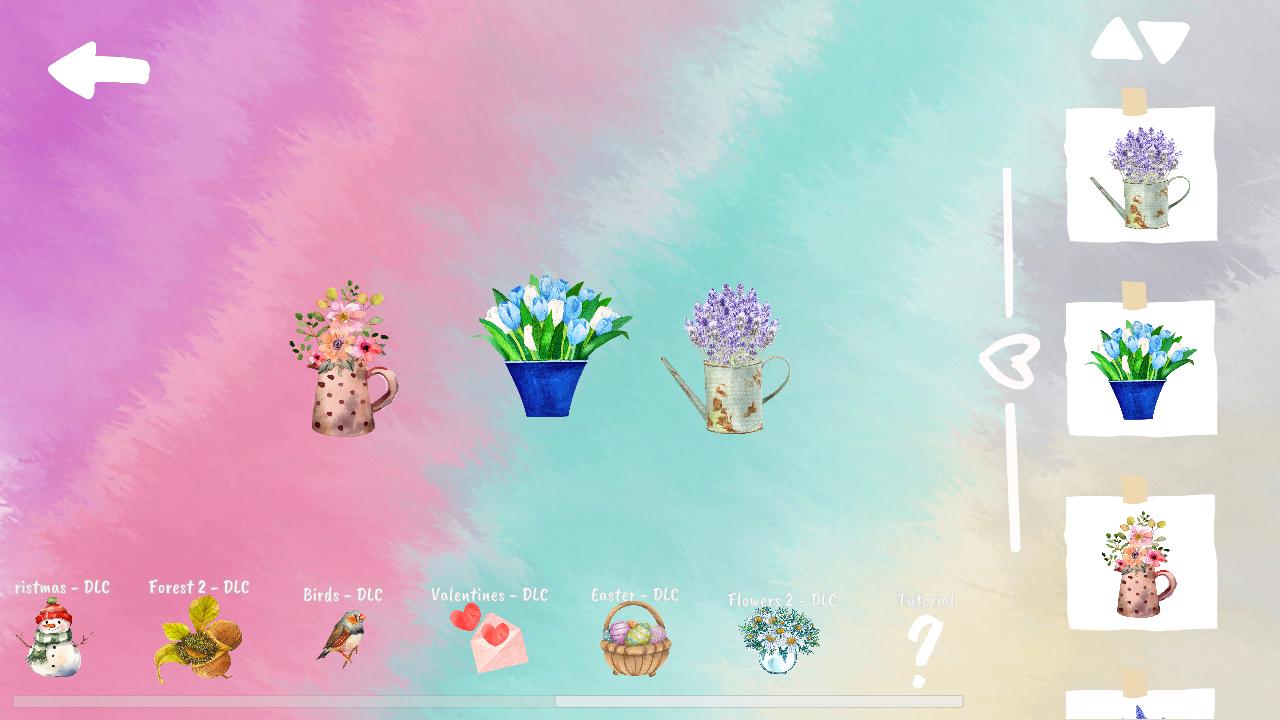This screenshot has height=720, width=1280.
Task: Switch to the Easter pack tab
Action: click(634, 596)
